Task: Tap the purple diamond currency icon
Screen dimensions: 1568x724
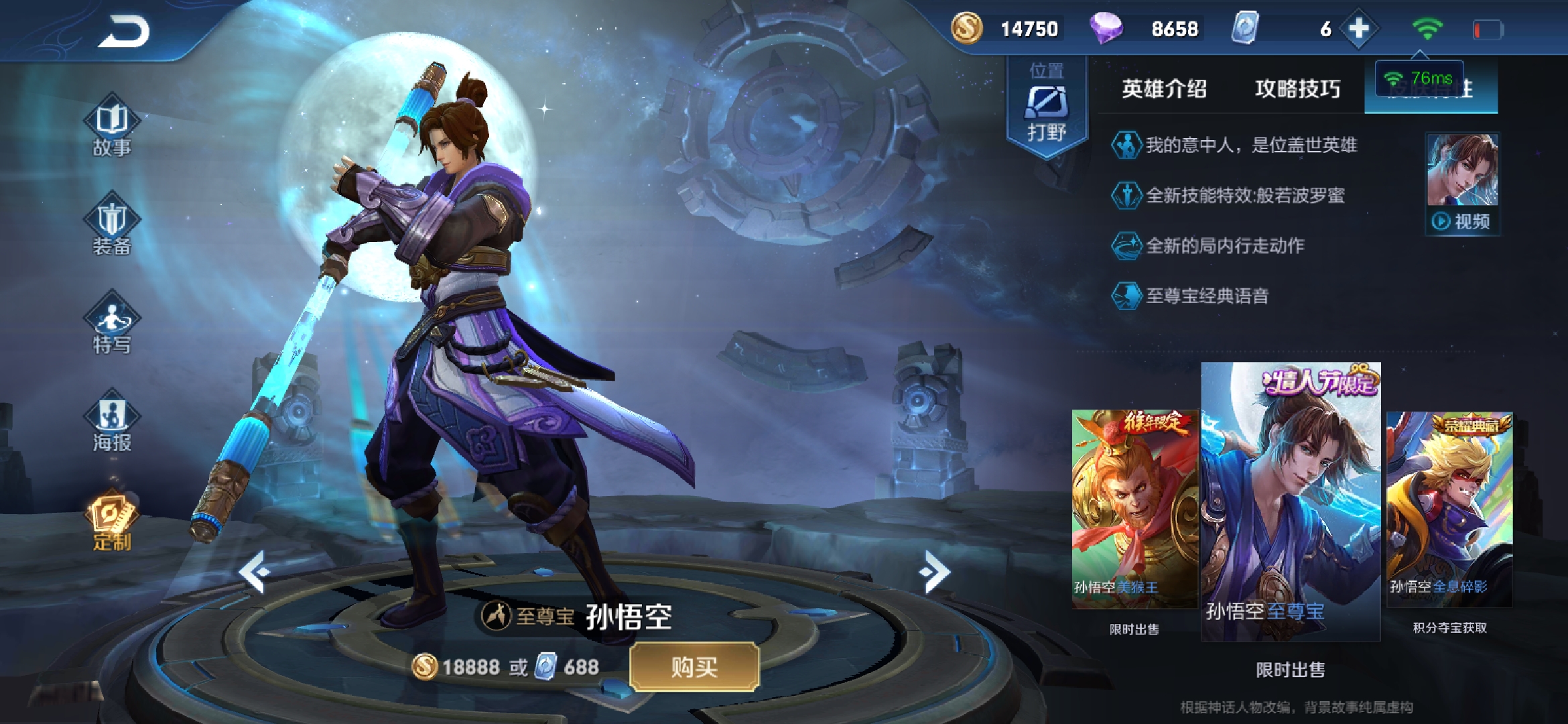Action: (x=1106, y=29)
